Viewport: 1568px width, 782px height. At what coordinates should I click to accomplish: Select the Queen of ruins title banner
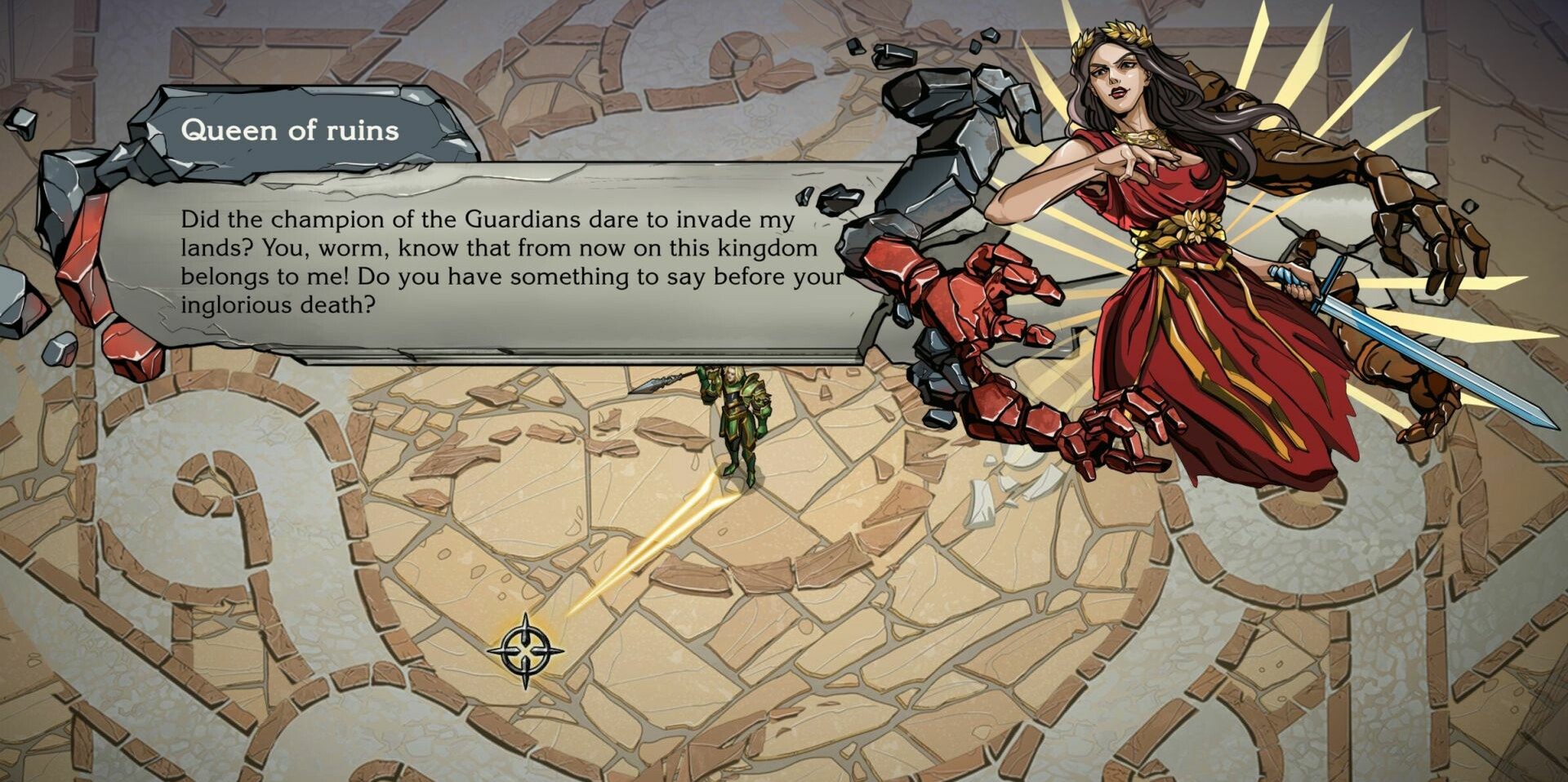292,129
